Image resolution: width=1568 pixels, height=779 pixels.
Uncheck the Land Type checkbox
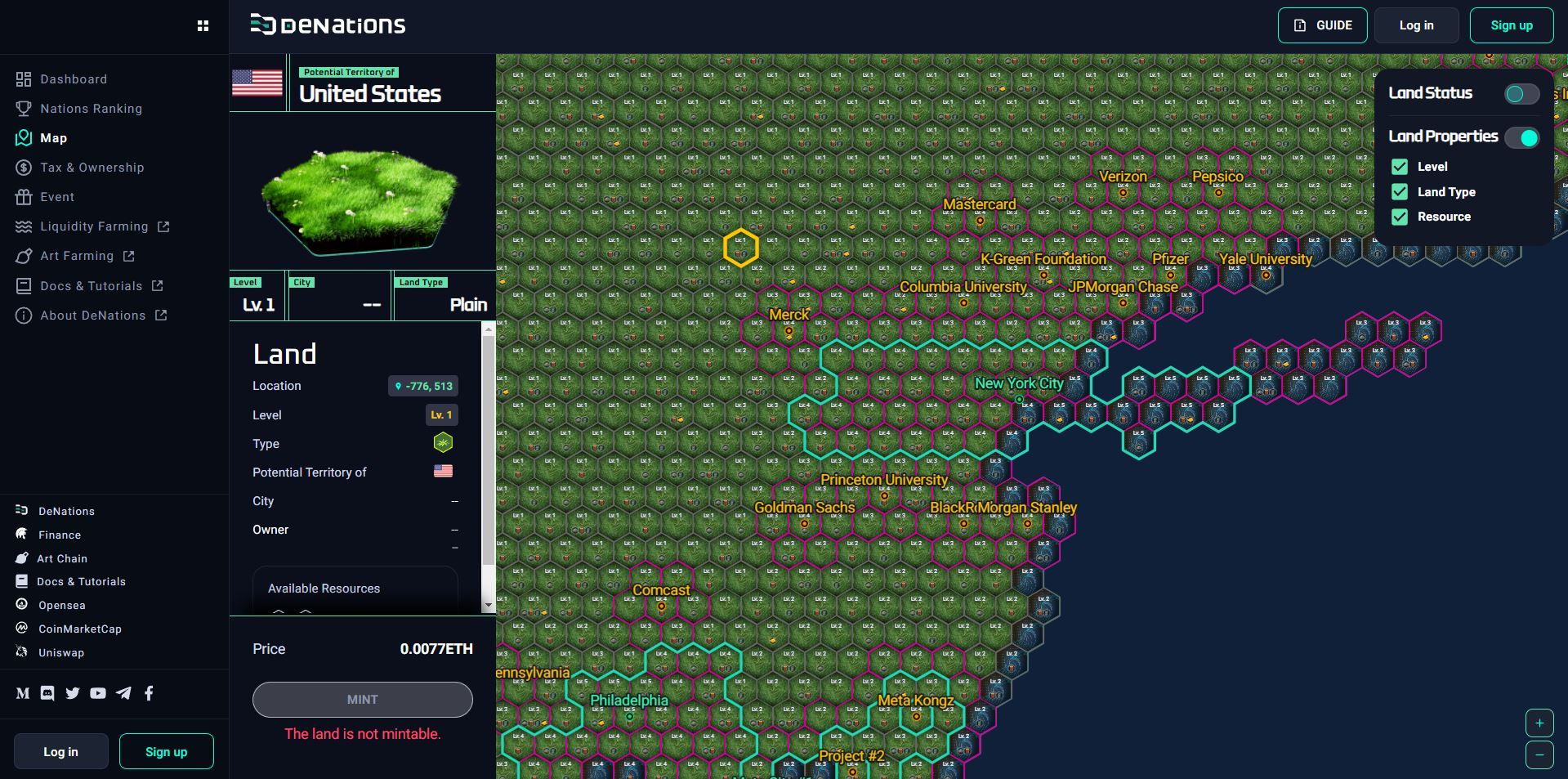[1400, 192]
